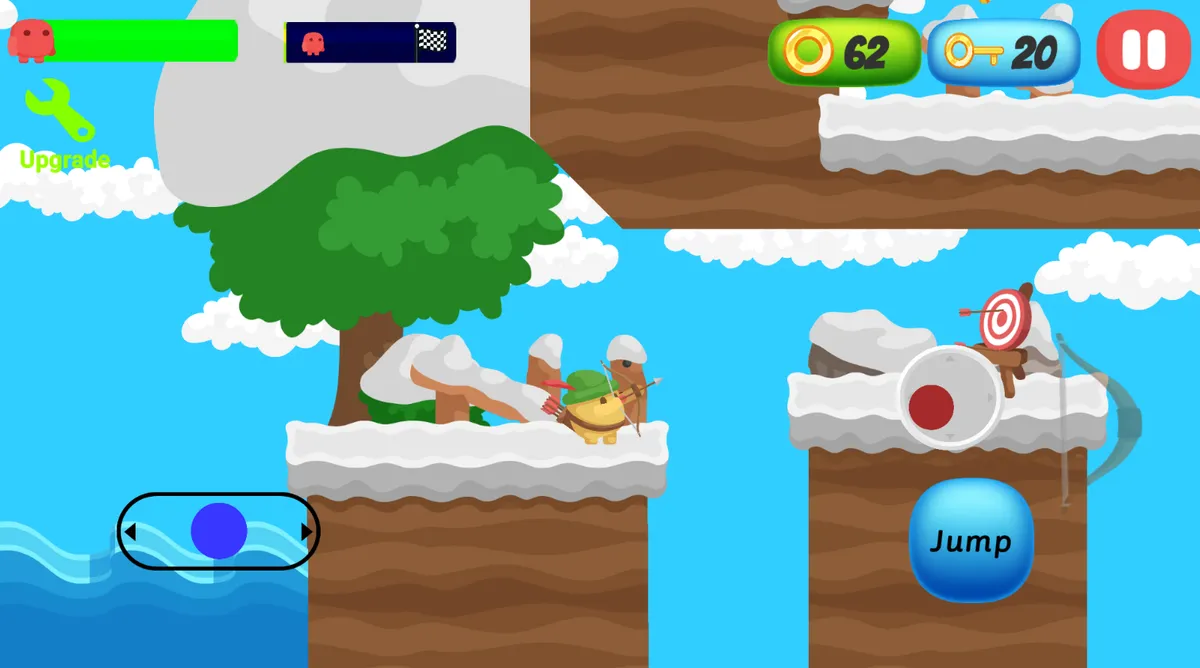The width and height of the screenshot is (1200, 668).
Task: Click the gold ring coin counter
Action: pyautogui.click(x=843, y=52)
